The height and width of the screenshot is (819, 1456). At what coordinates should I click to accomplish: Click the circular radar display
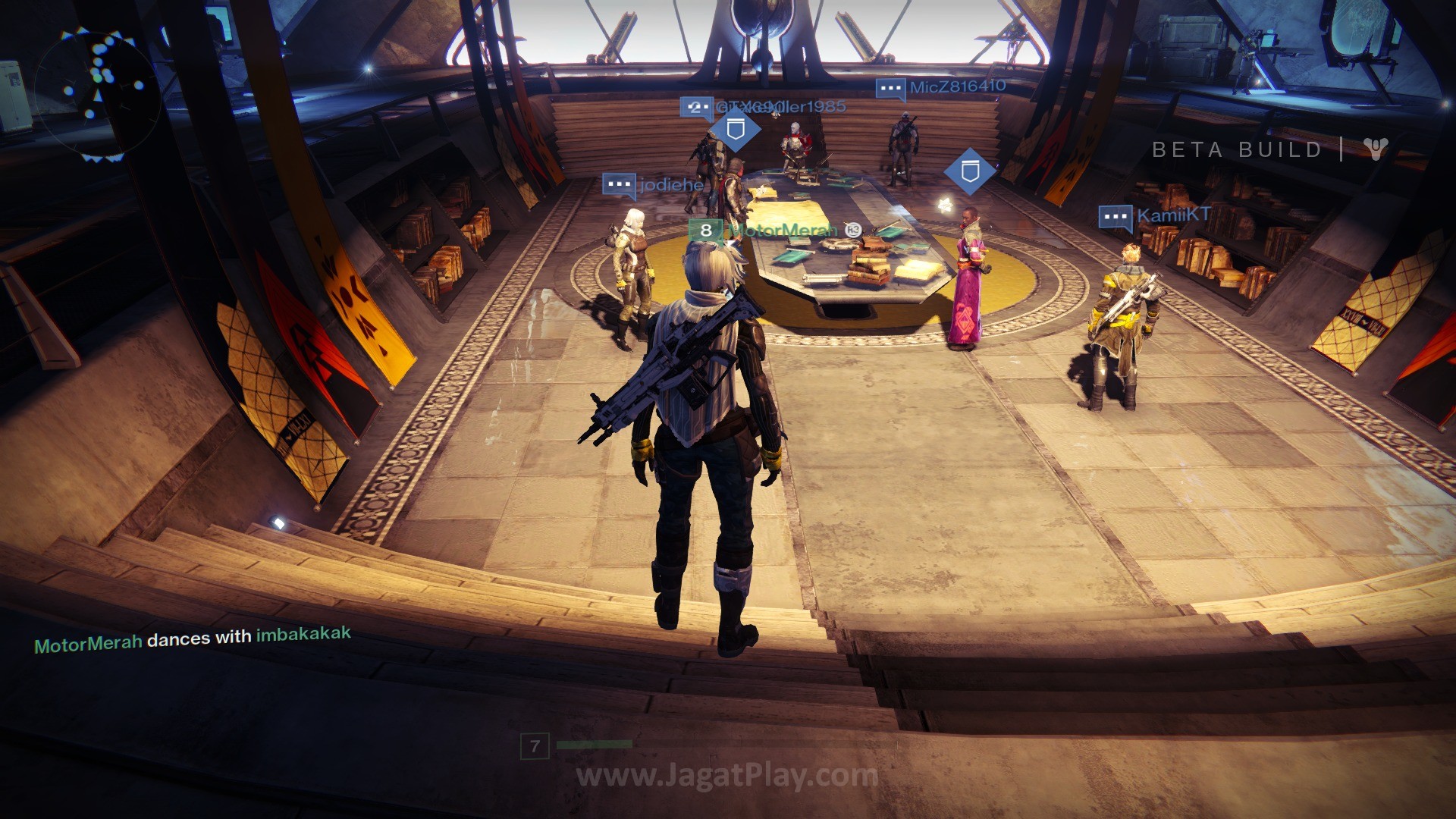(x=97, y=95)
